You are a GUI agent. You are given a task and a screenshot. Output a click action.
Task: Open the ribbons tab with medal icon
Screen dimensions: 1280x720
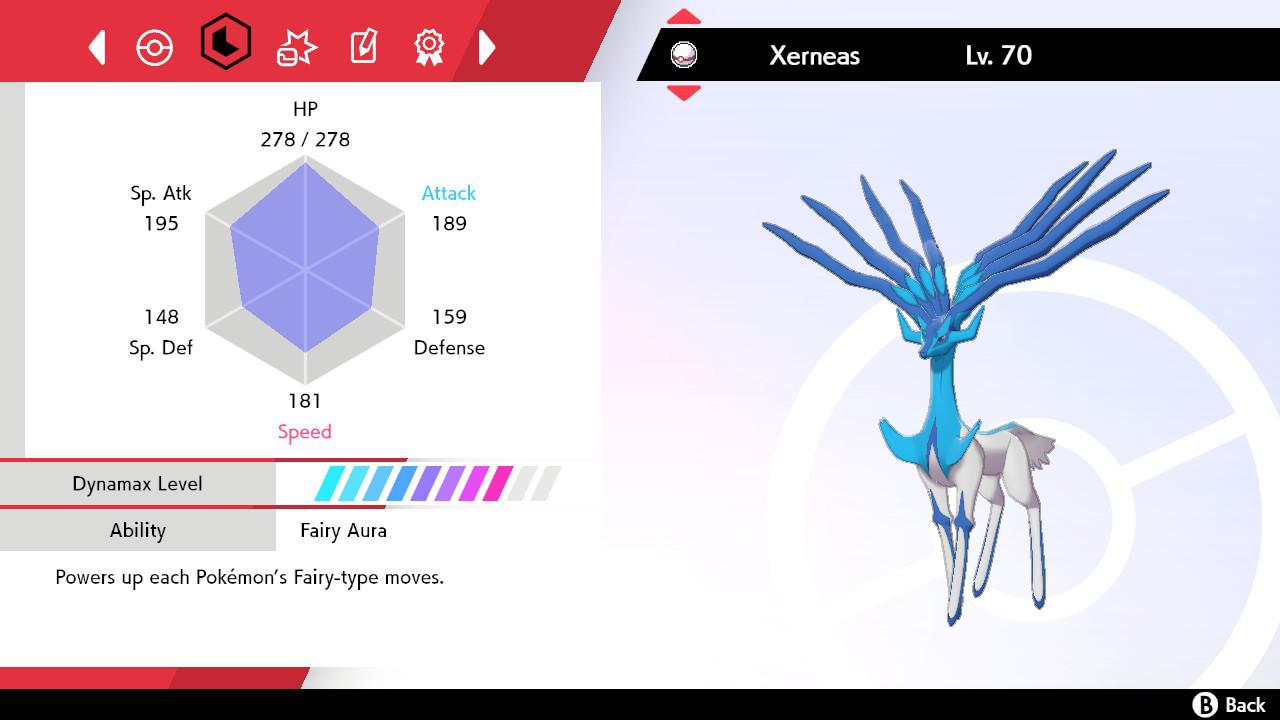click(x=430, y=46)
